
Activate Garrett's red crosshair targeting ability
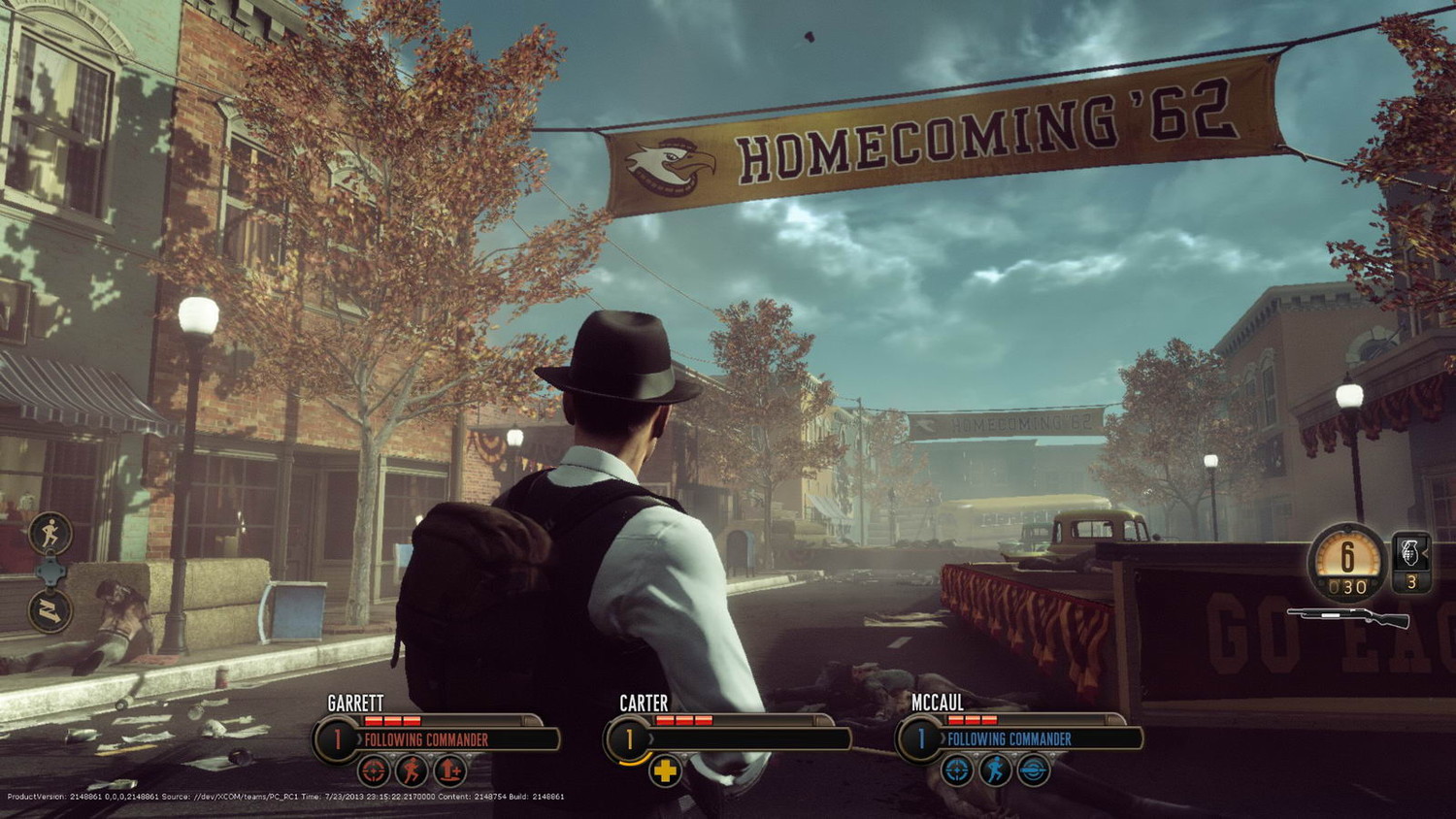point(375,771)
